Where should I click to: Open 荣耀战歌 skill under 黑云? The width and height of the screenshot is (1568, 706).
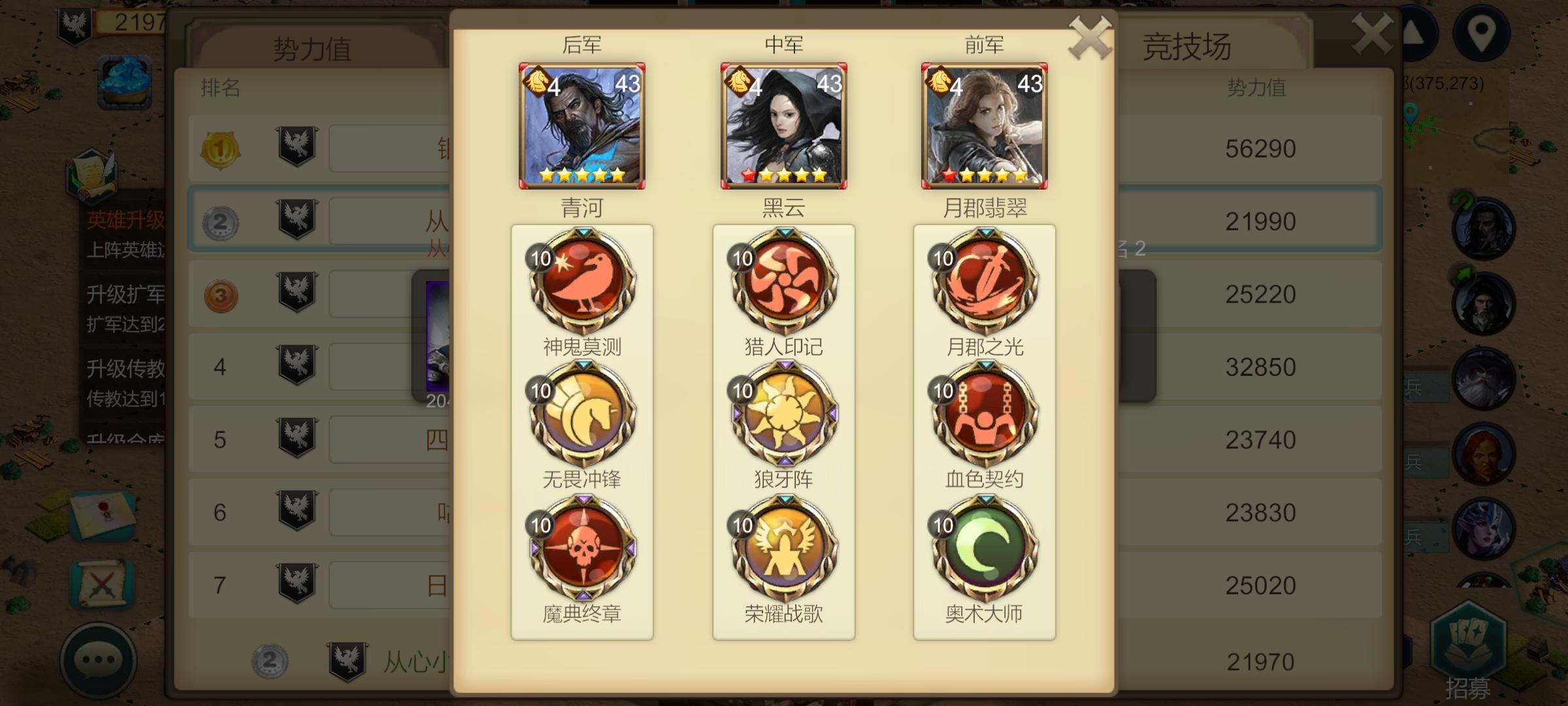pos(784,552)
